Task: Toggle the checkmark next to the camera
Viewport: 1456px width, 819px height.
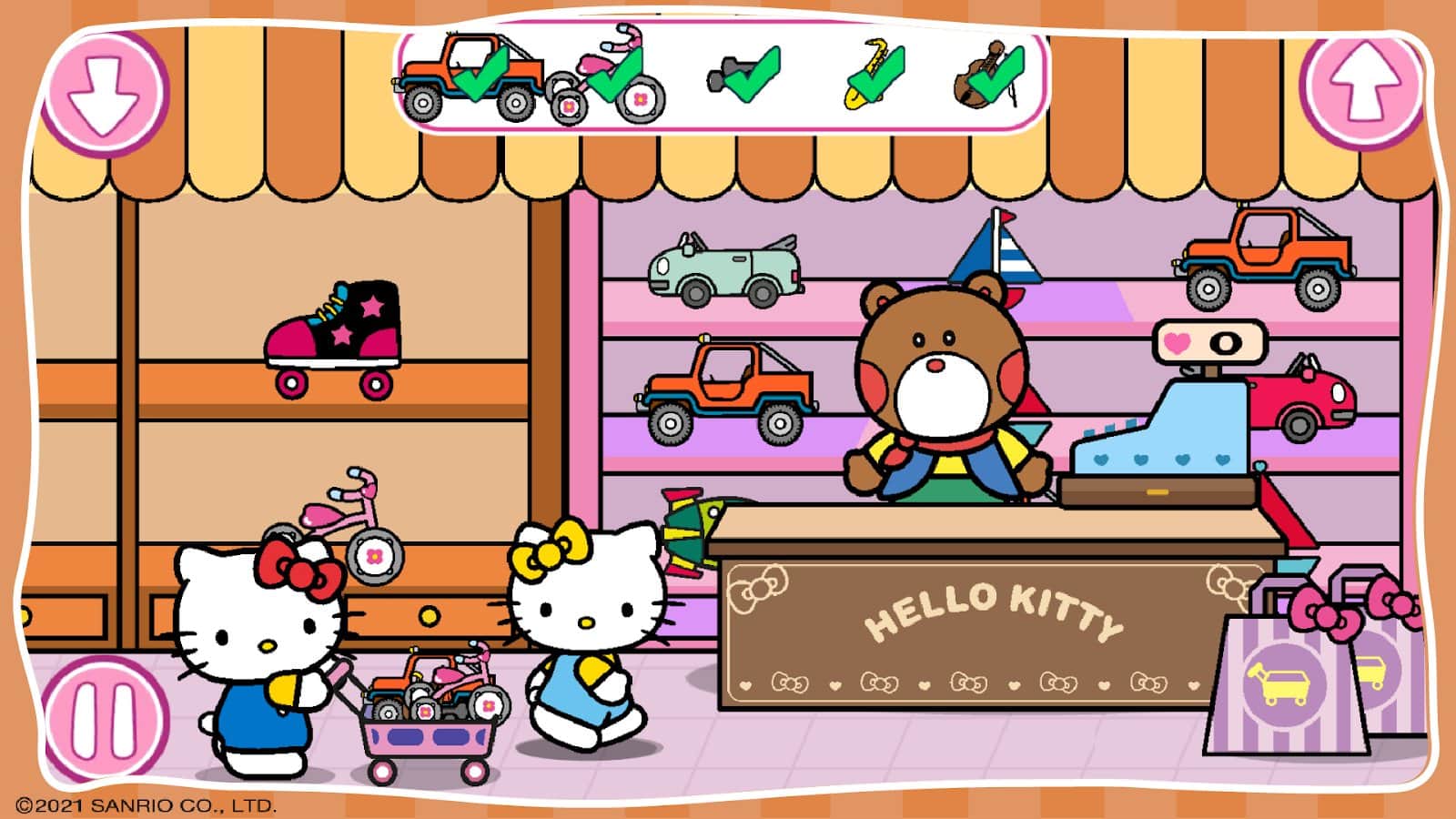Action: tap(751, 73)
